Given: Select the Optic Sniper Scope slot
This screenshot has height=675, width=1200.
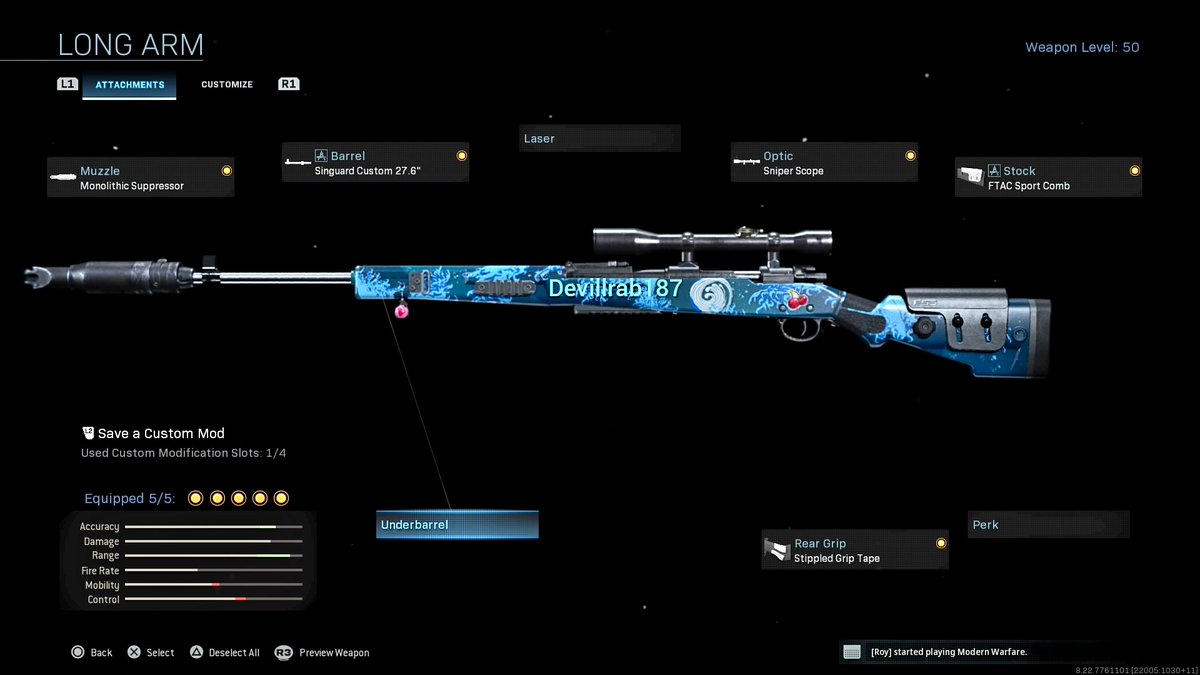Looking at the screenshot, I should (x=824, y=163).
